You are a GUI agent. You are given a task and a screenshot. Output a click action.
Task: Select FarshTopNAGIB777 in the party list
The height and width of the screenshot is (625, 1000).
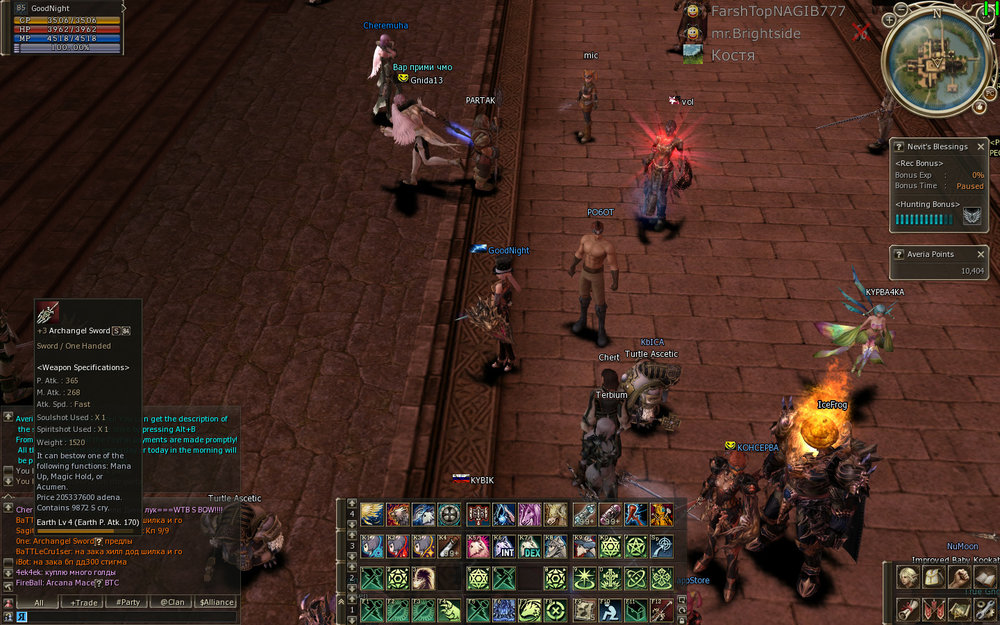coord(777,11)
